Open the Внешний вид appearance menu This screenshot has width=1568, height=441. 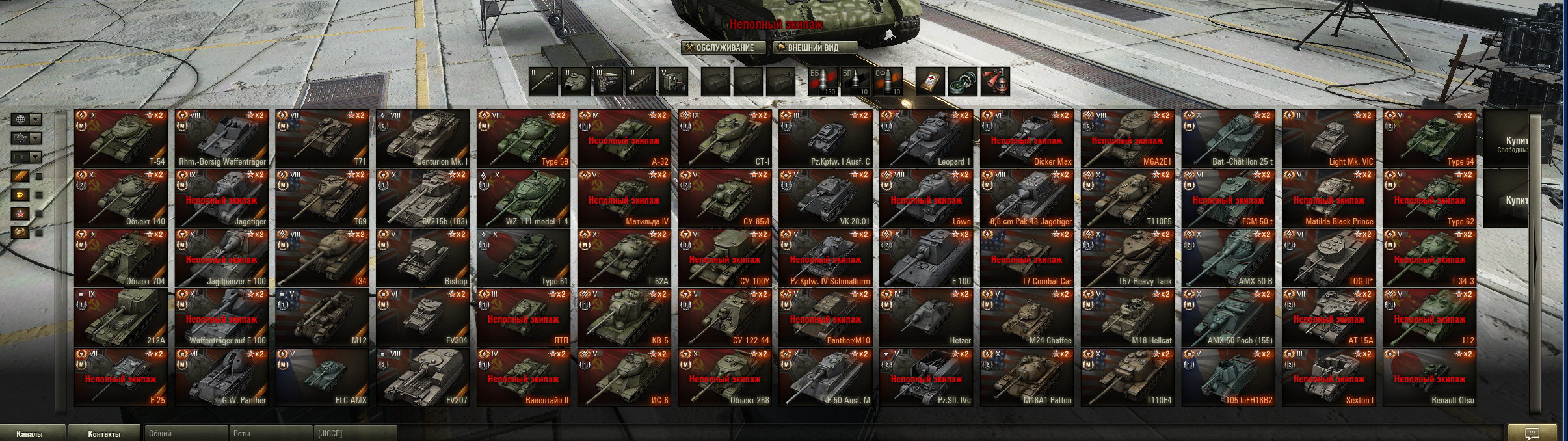click(x=814, y=47)
